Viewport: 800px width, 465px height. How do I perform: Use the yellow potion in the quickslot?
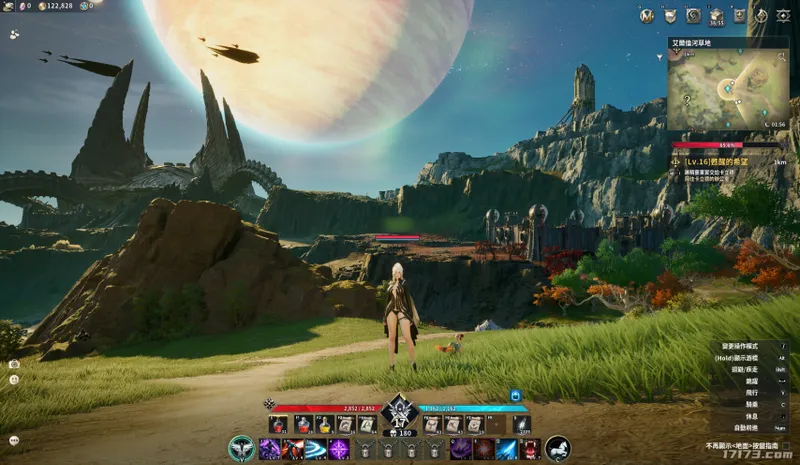click(325, 425)
